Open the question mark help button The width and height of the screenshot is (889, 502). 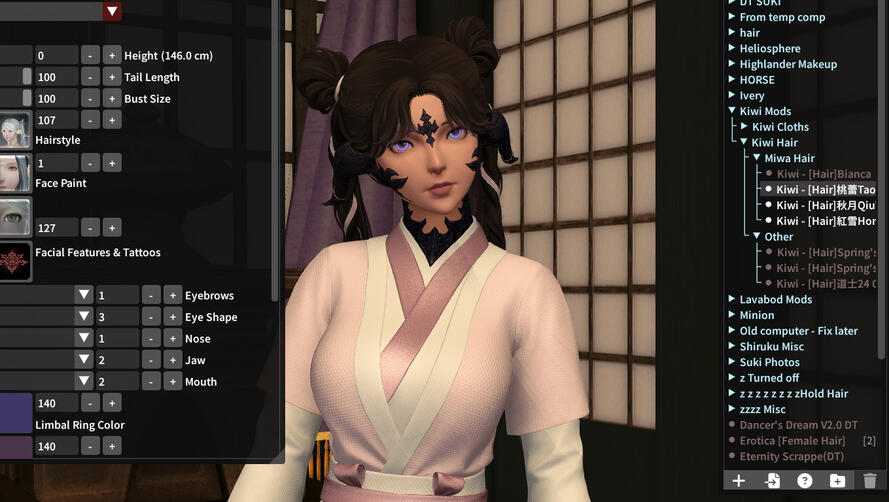point(804,481)
